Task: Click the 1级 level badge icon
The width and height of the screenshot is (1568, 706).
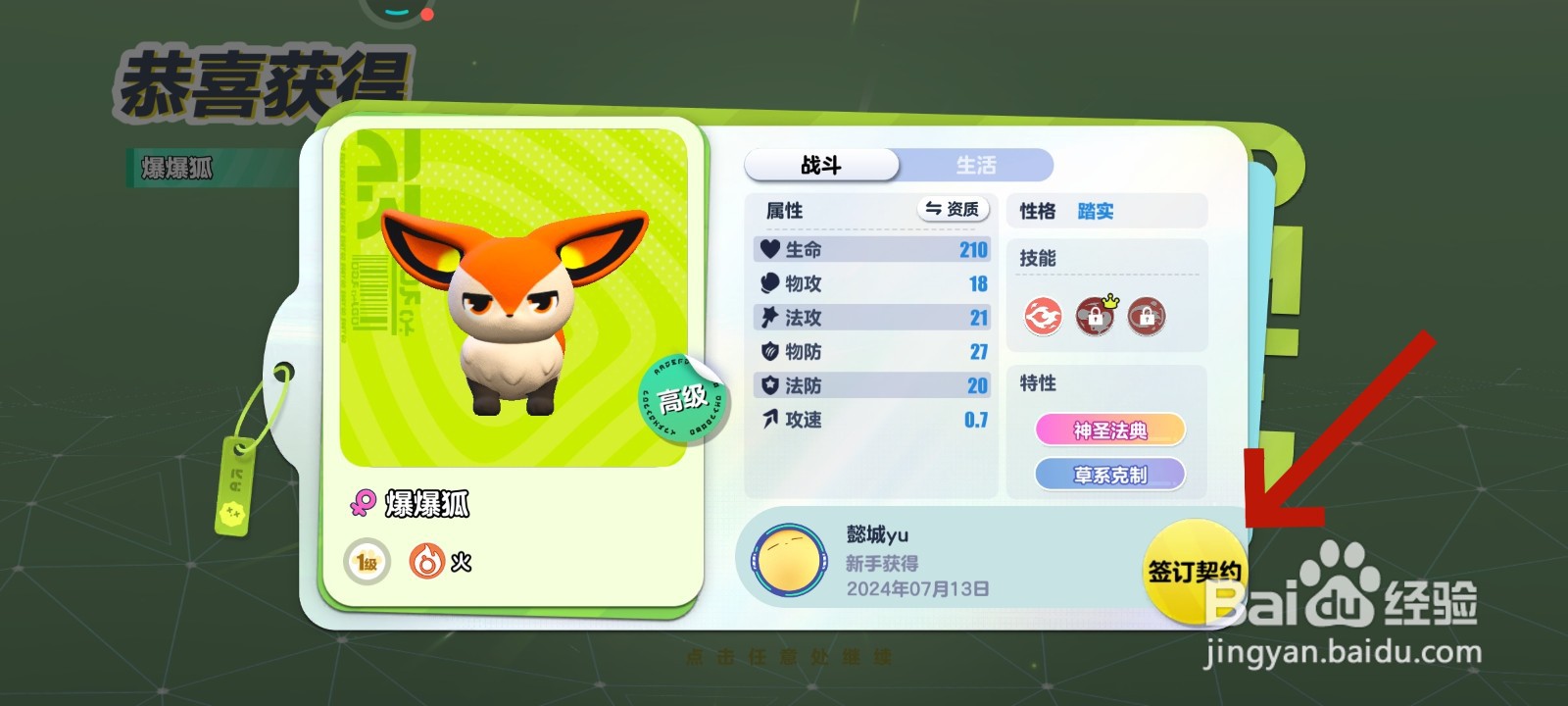Action: tap(365, 561)
